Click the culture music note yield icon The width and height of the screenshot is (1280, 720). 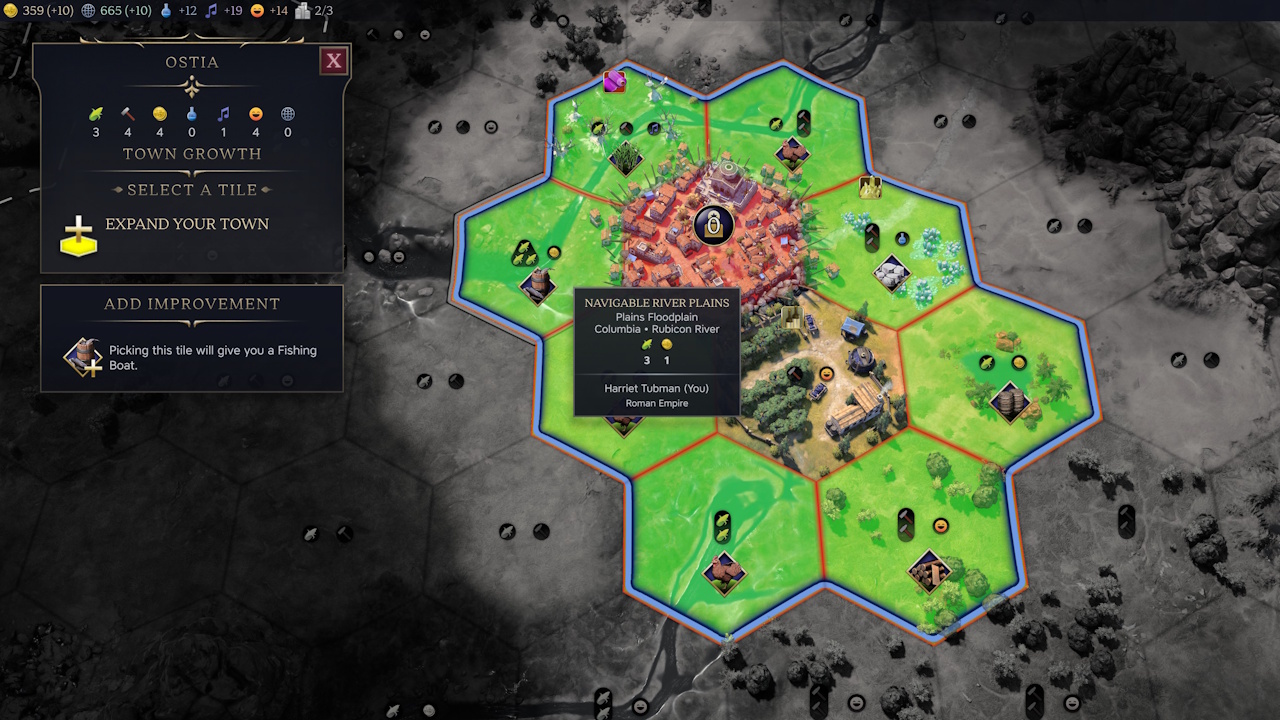coord(223,113)
